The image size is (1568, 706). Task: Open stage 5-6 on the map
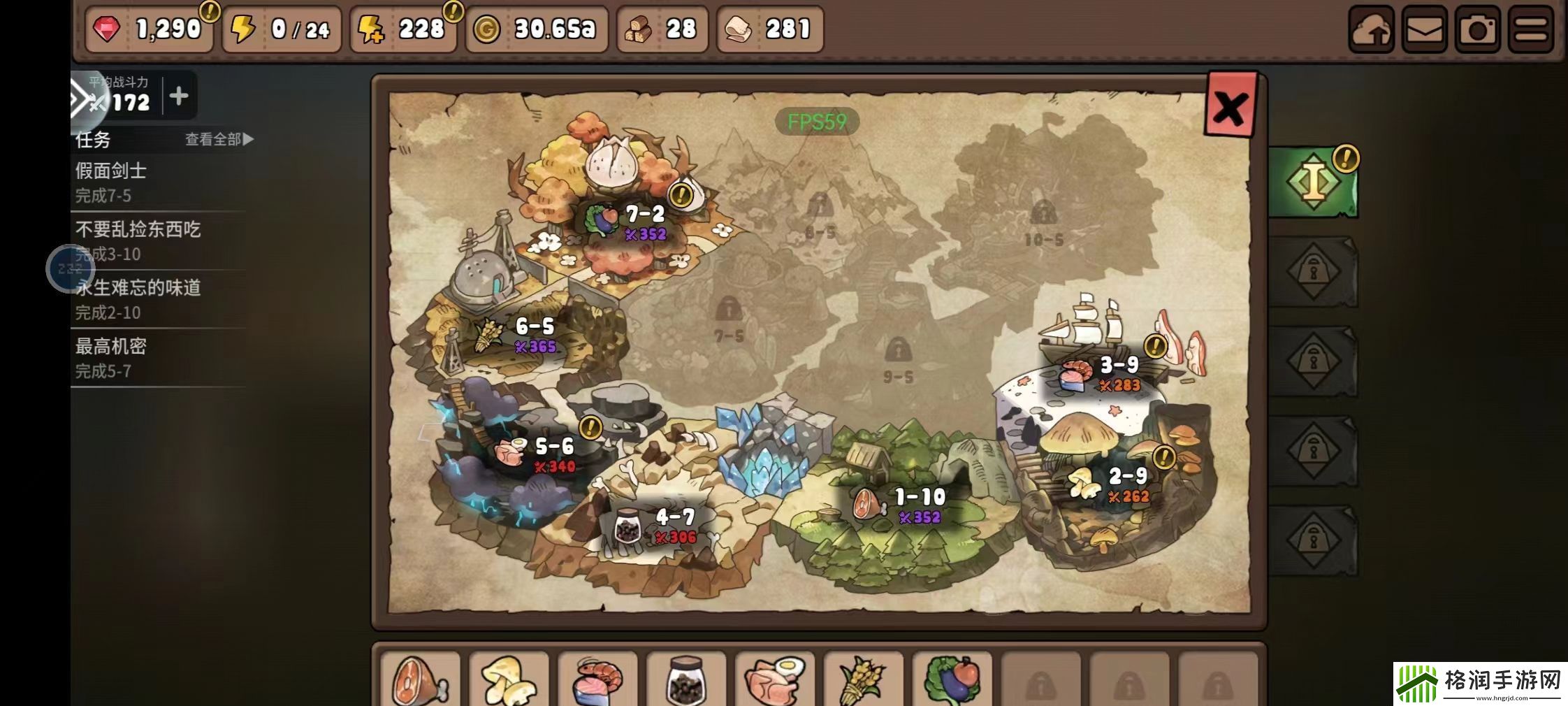click(553, 454)
